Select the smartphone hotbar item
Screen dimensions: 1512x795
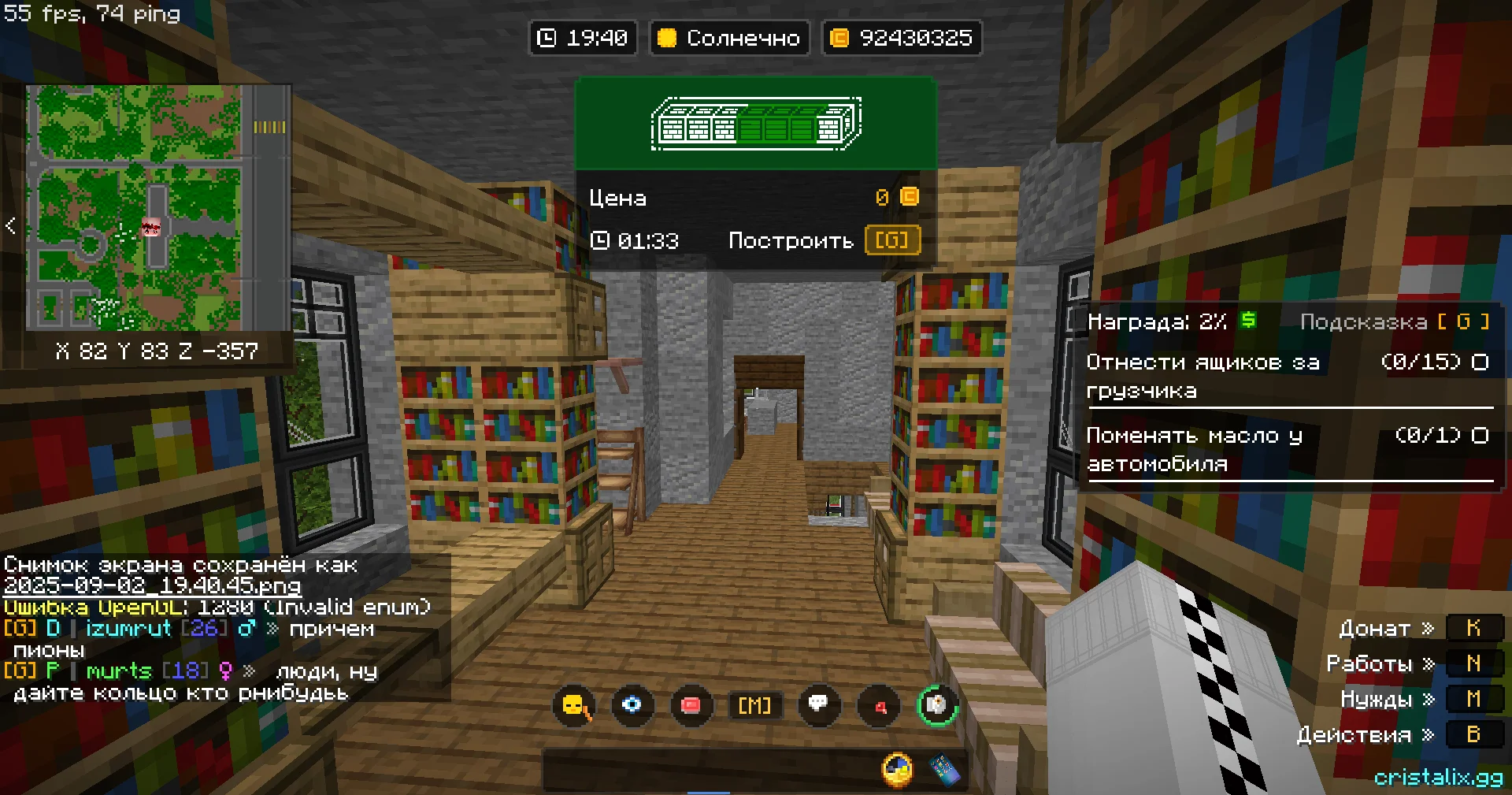point(945,770)
